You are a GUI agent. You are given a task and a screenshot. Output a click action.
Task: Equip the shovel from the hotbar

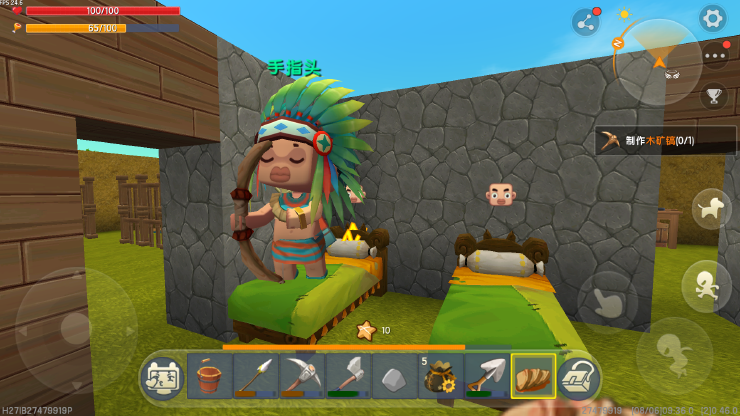486,376
